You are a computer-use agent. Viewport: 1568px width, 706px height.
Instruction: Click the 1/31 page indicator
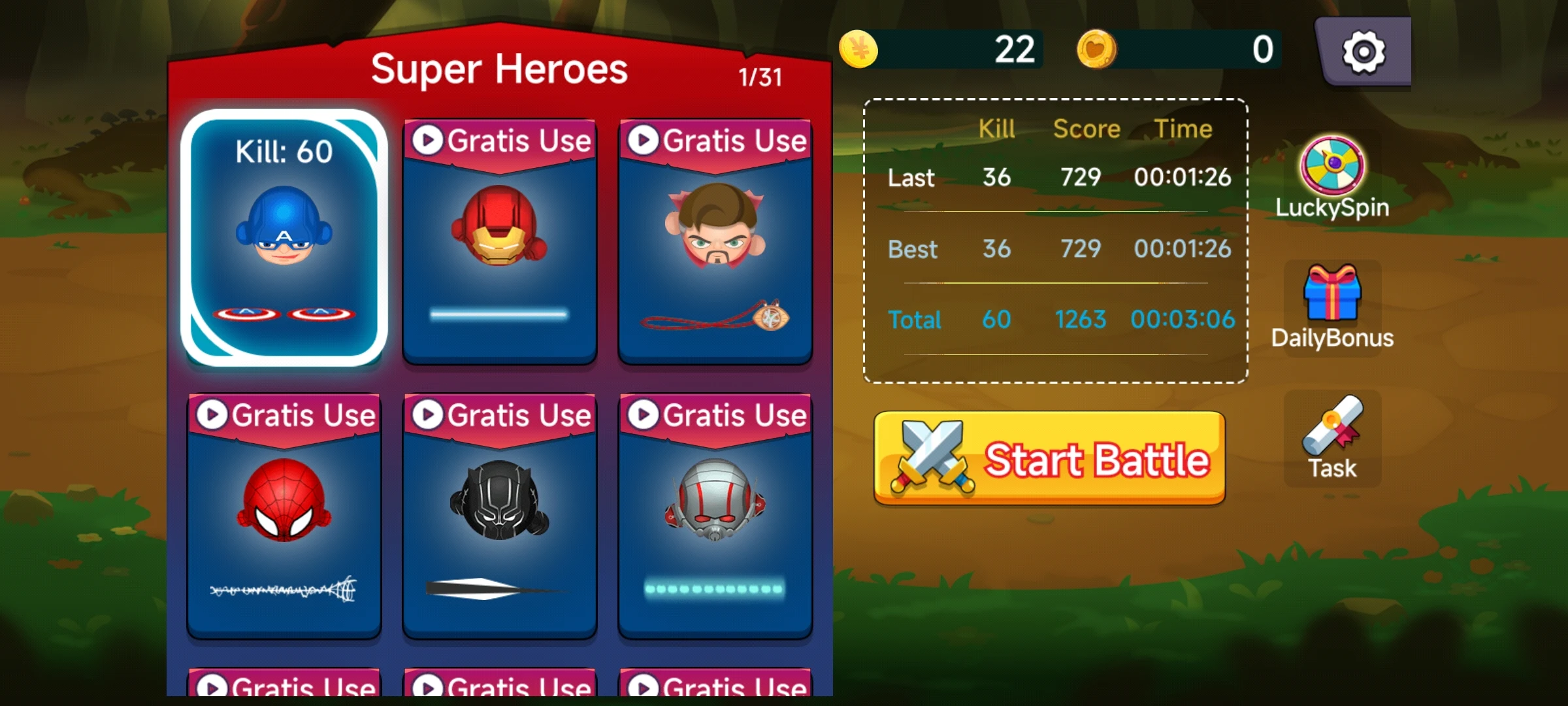(760, 76)
